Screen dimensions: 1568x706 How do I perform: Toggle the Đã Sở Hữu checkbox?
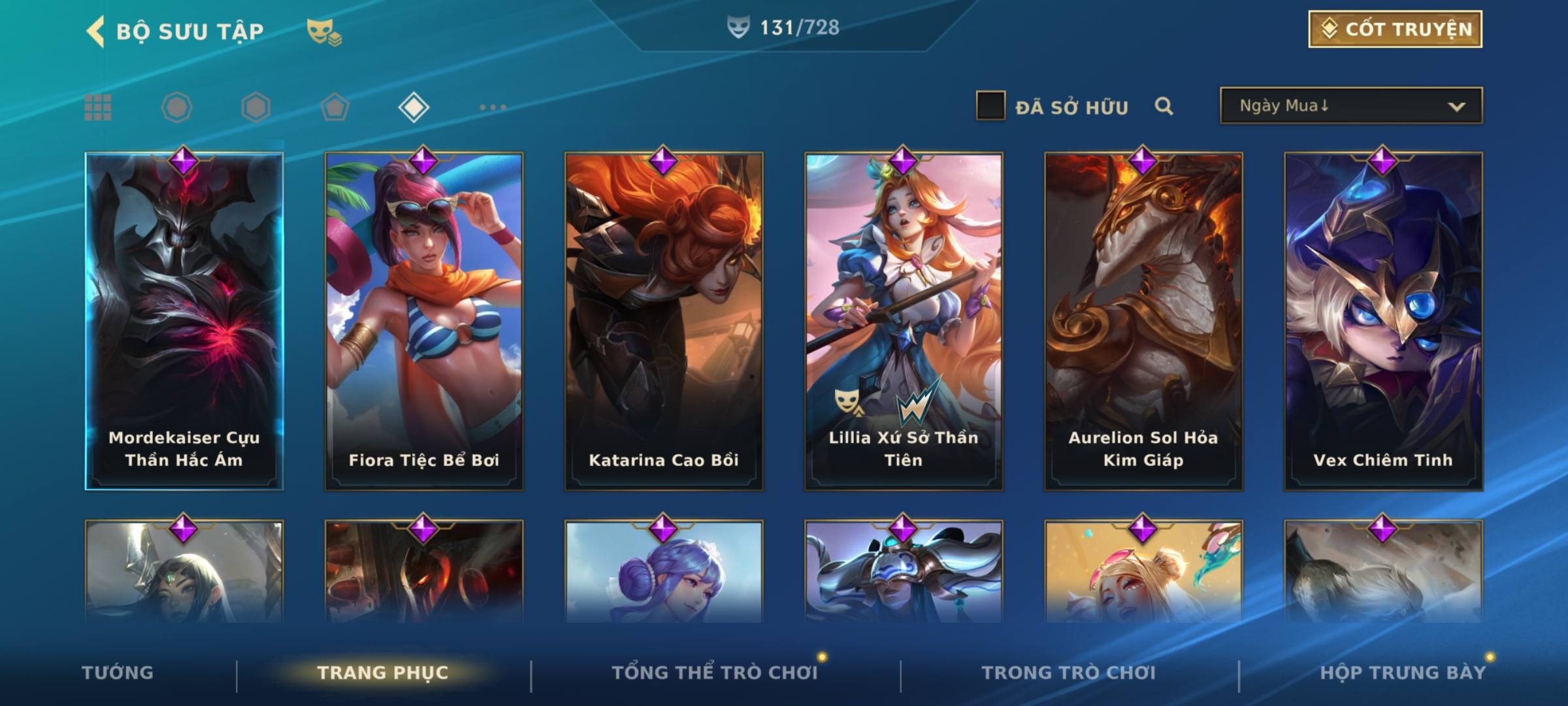[x=990, y=106]
